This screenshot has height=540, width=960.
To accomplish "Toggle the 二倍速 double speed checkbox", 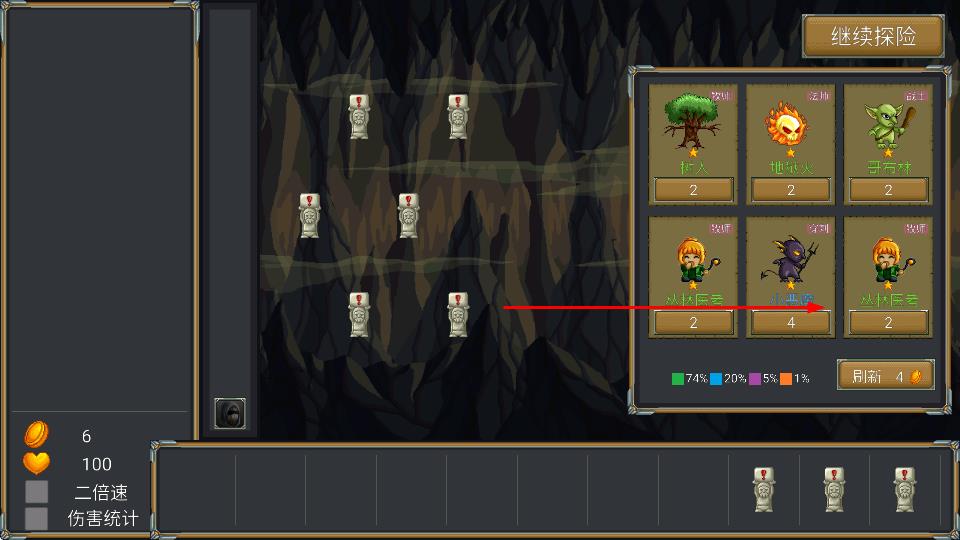I will 37,492.
